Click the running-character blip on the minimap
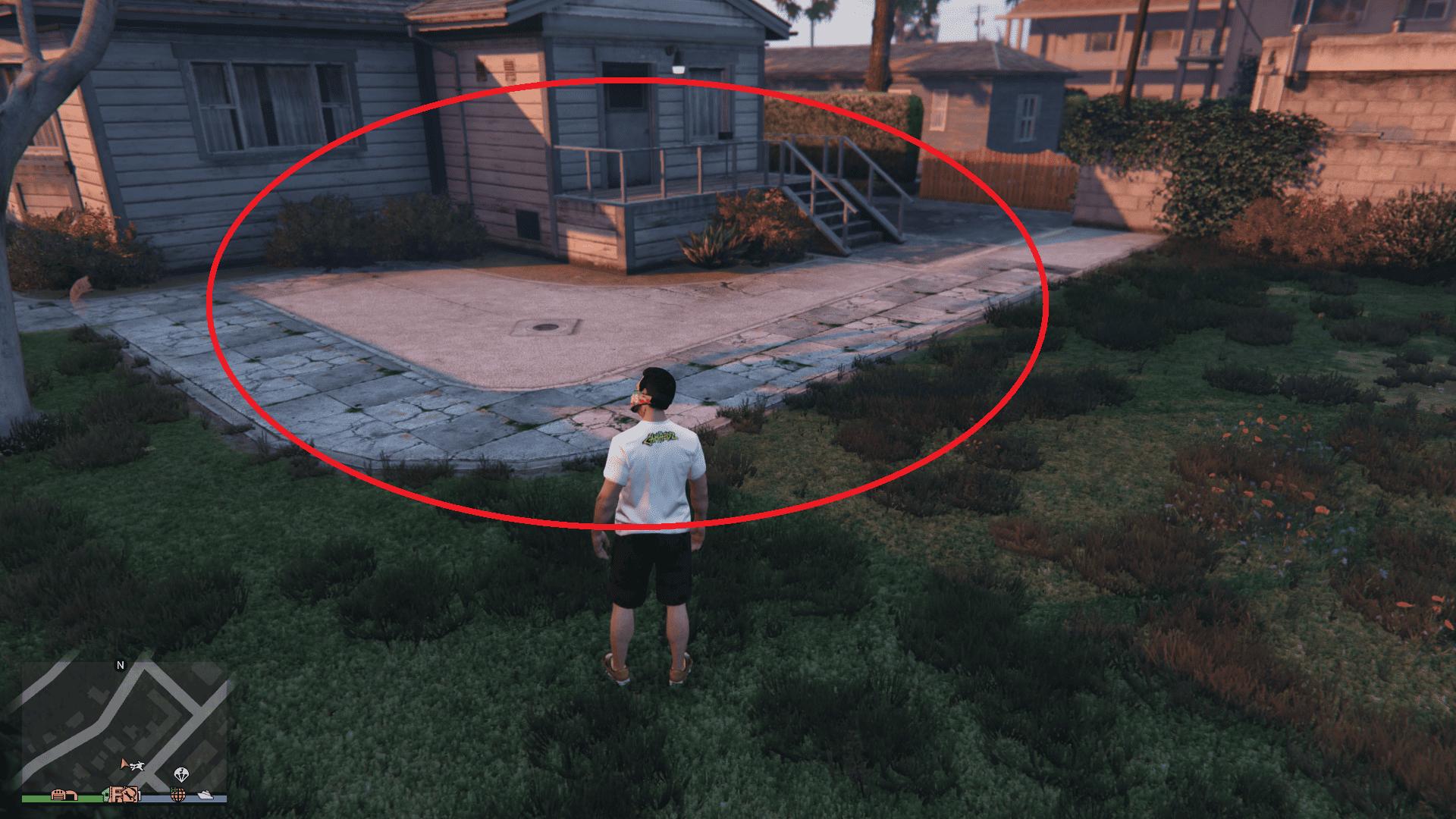This screenshot has height=819, width=1456. point(137,766)
